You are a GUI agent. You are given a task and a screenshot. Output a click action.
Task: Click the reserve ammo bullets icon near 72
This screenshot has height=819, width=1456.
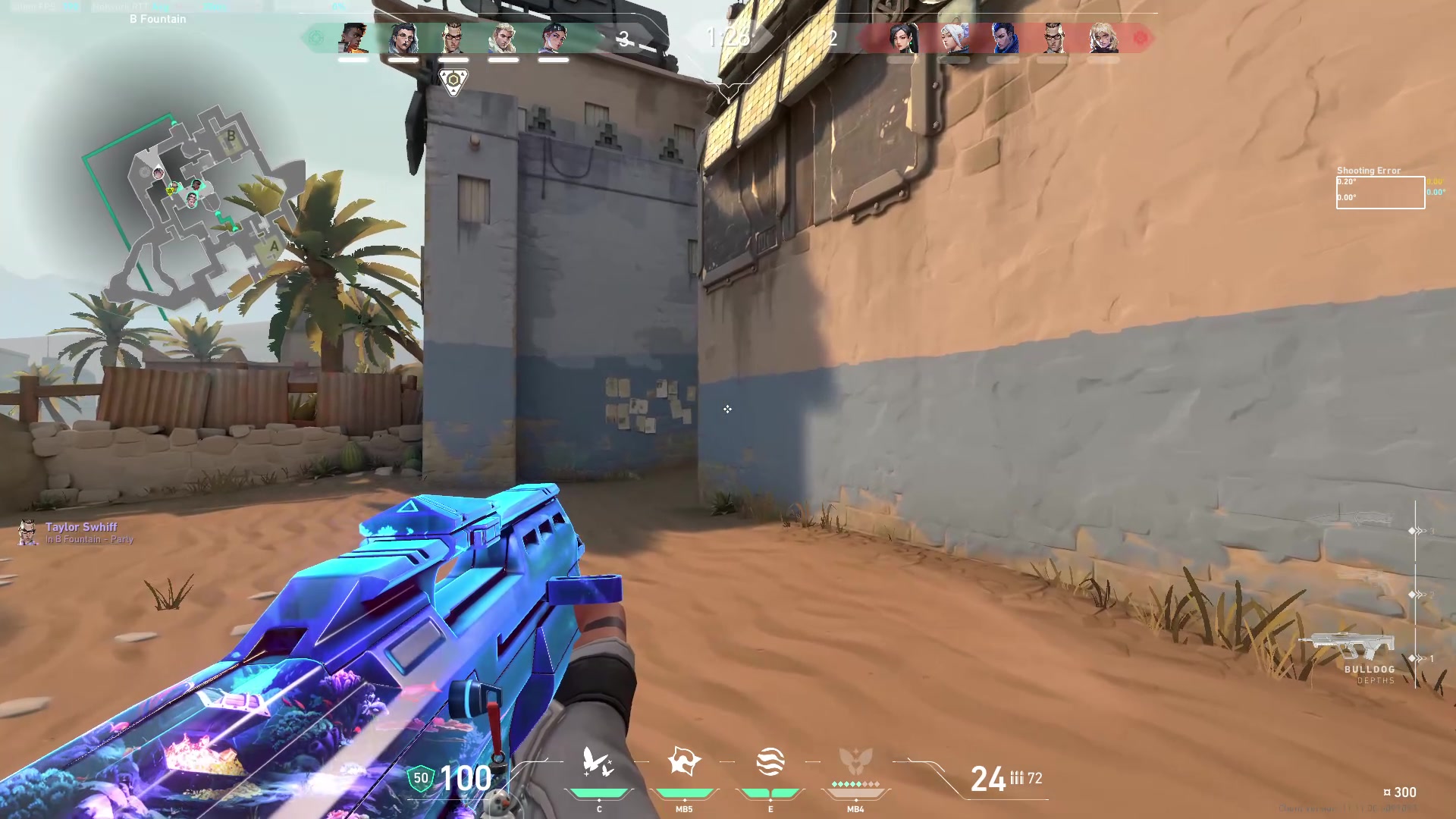pyautogui.click(x=1016, y=777)
